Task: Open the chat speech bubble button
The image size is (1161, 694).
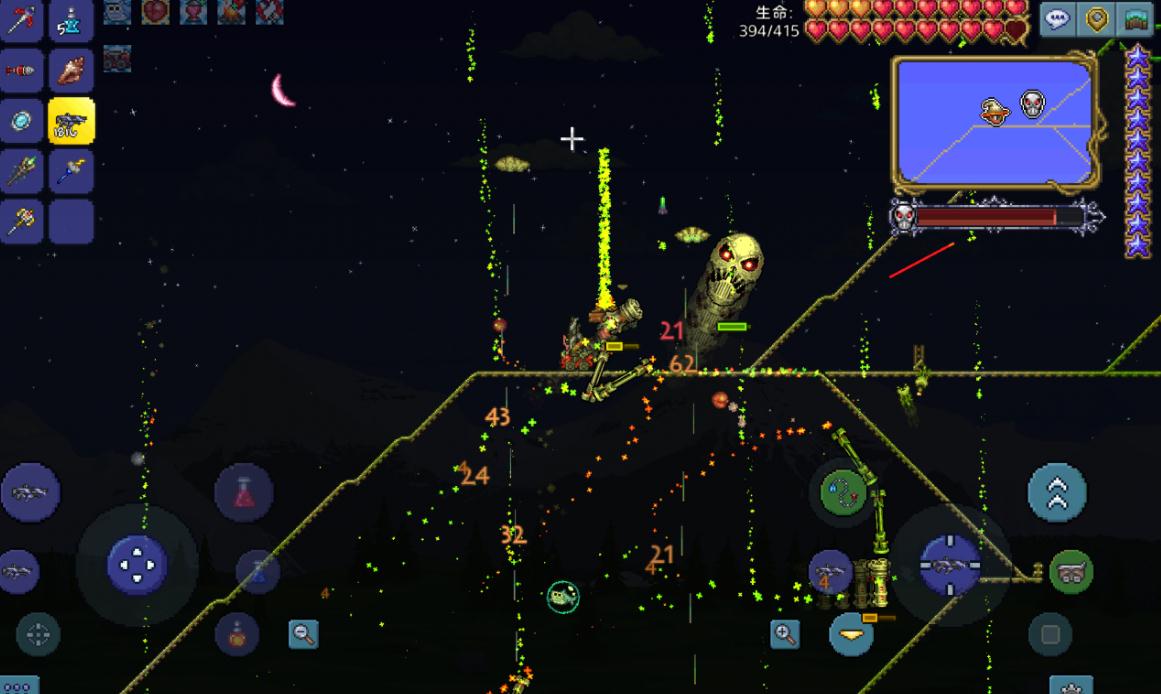Action: click(1058, 19)
